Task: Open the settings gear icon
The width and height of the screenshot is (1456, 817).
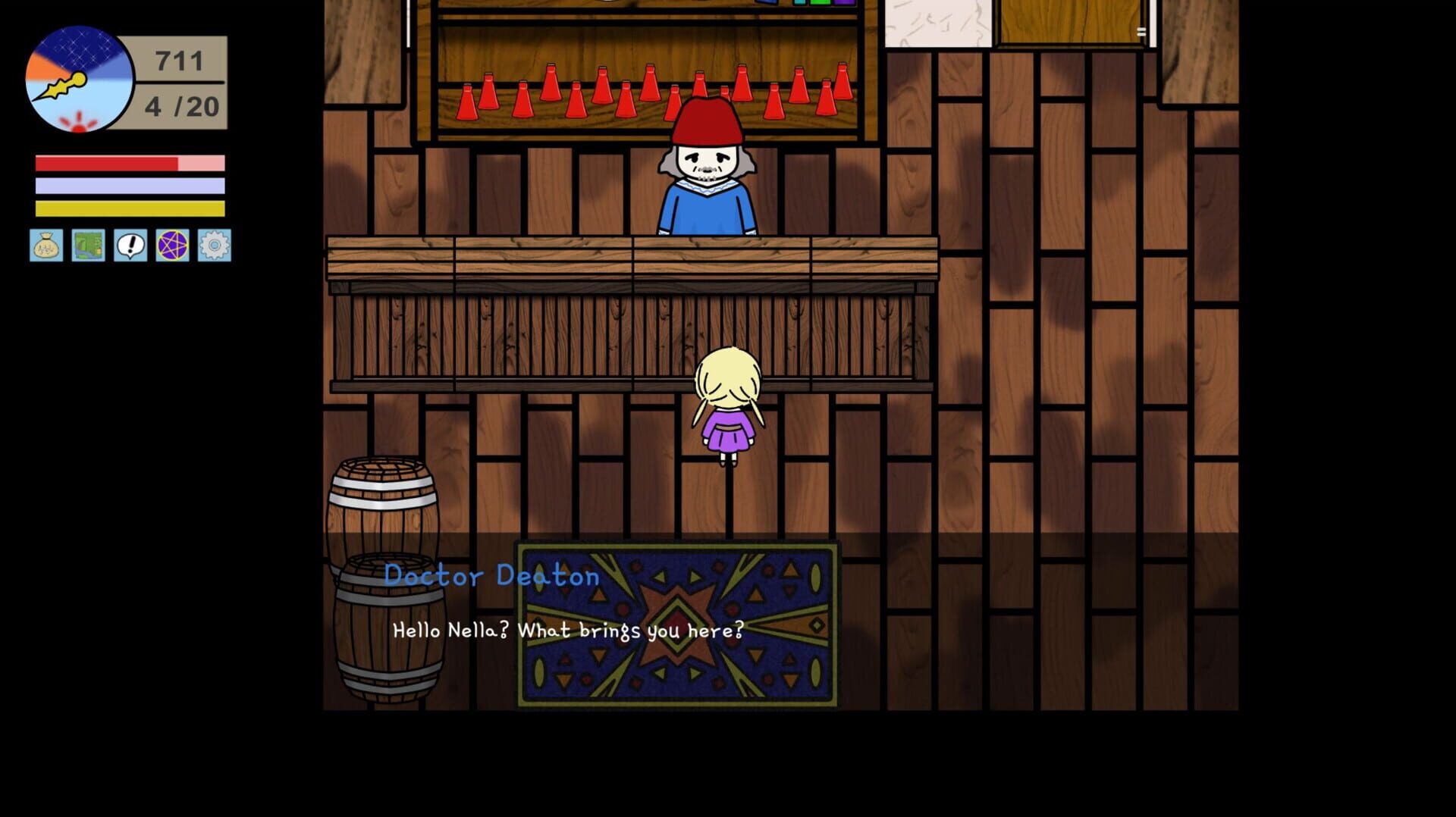Action: click(x=215, y=247)
